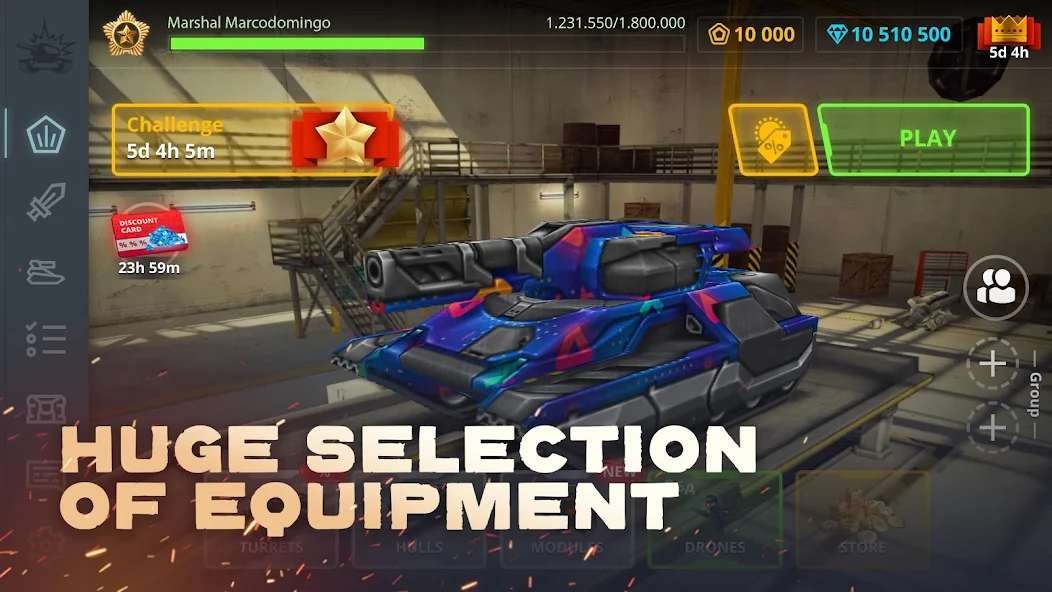Switch to the sword sidebar tab

pos(46,203)
